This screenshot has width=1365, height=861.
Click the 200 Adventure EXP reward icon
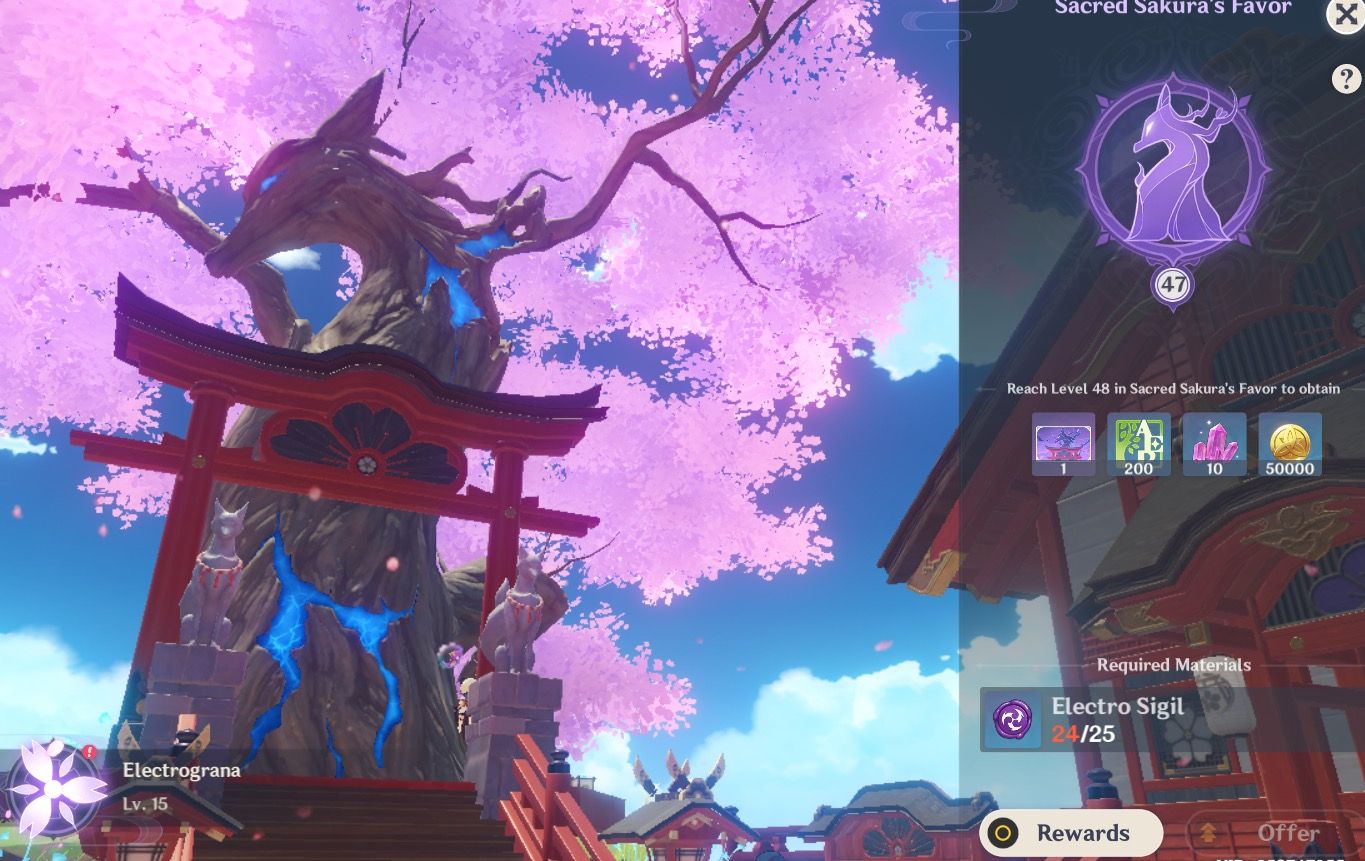[x=1138, y=444]
